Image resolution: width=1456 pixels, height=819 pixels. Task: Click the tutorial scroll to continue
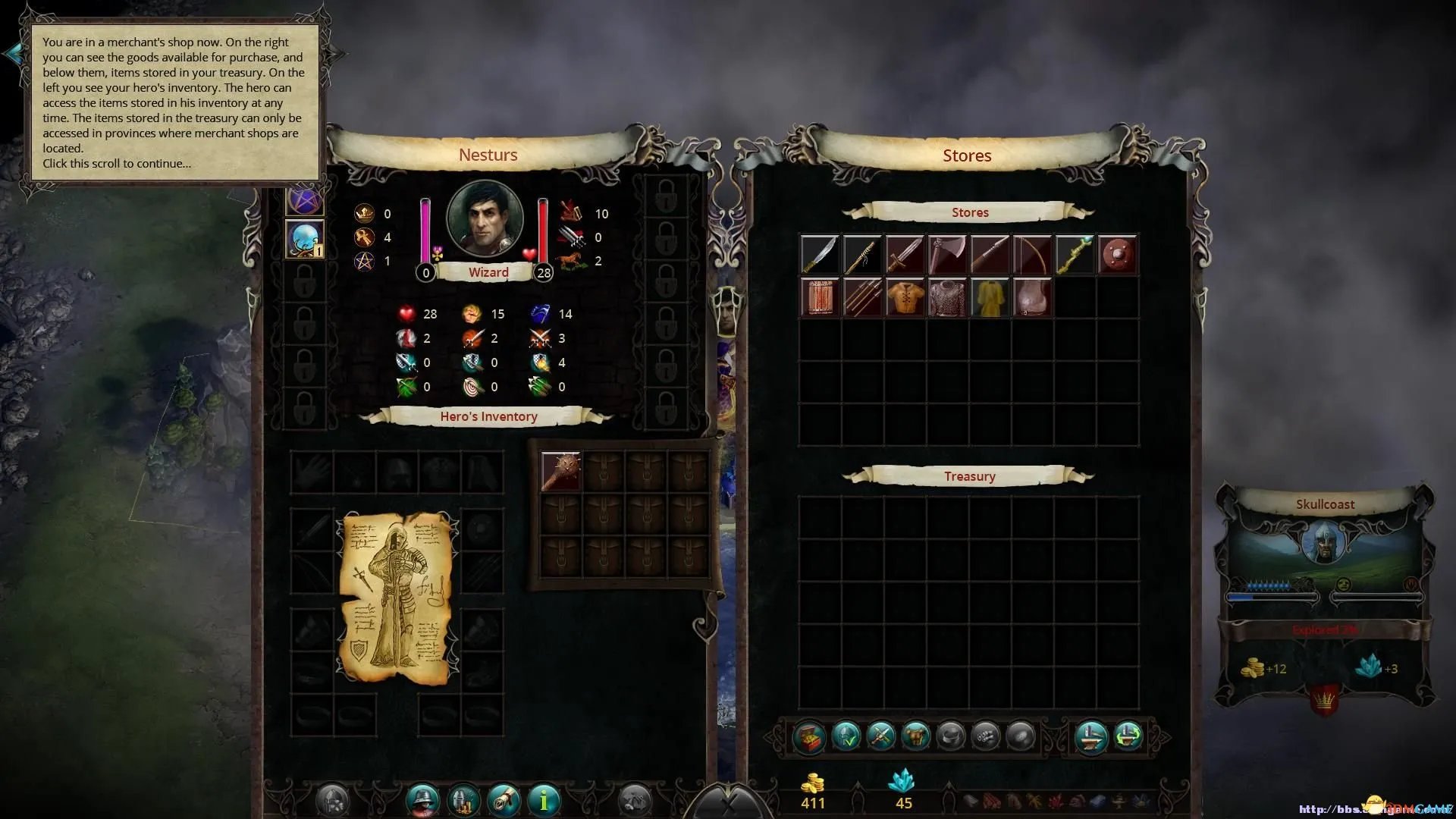tap(174, 102)
